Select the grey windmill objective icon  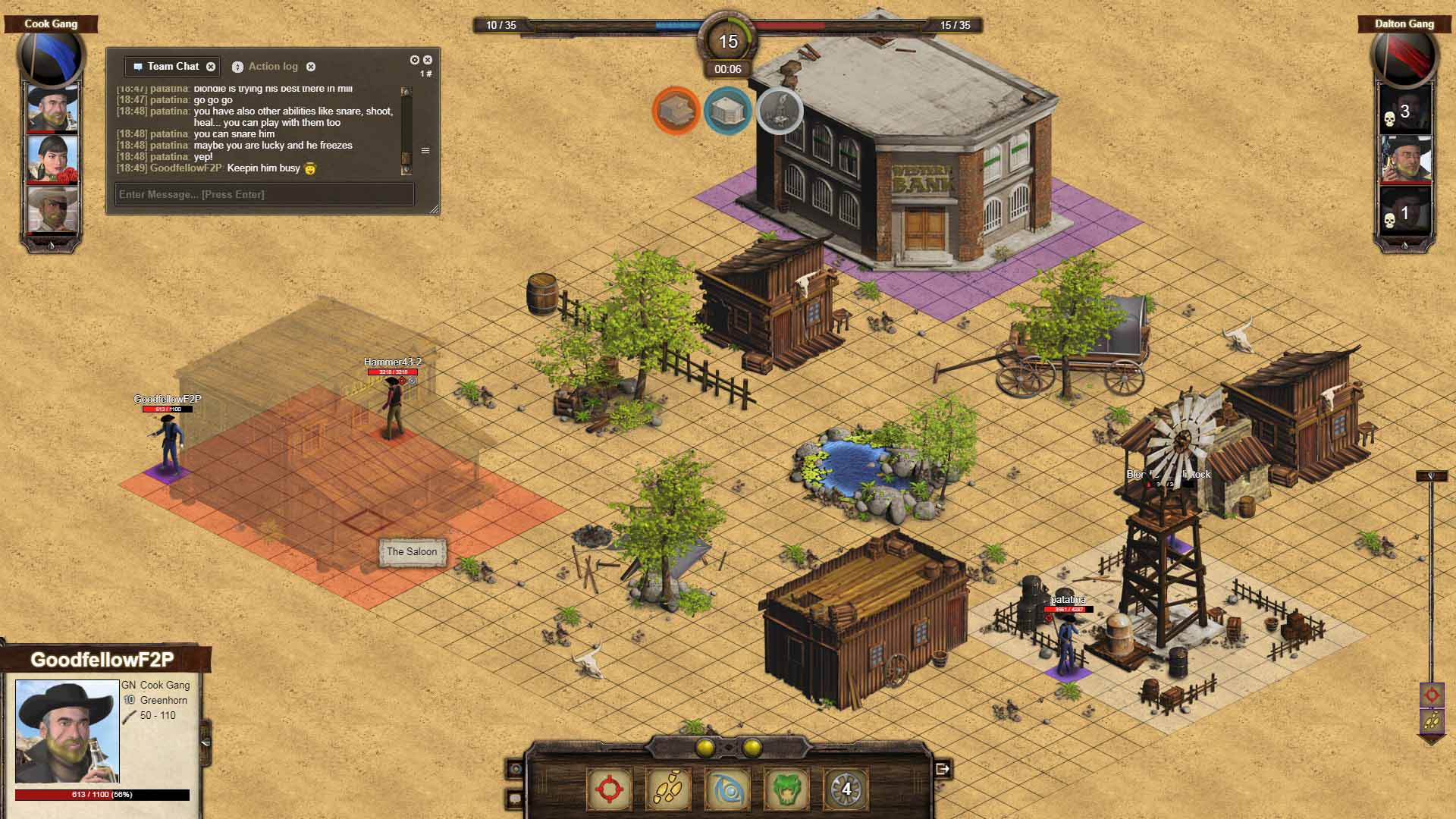(x=780, y=111)
